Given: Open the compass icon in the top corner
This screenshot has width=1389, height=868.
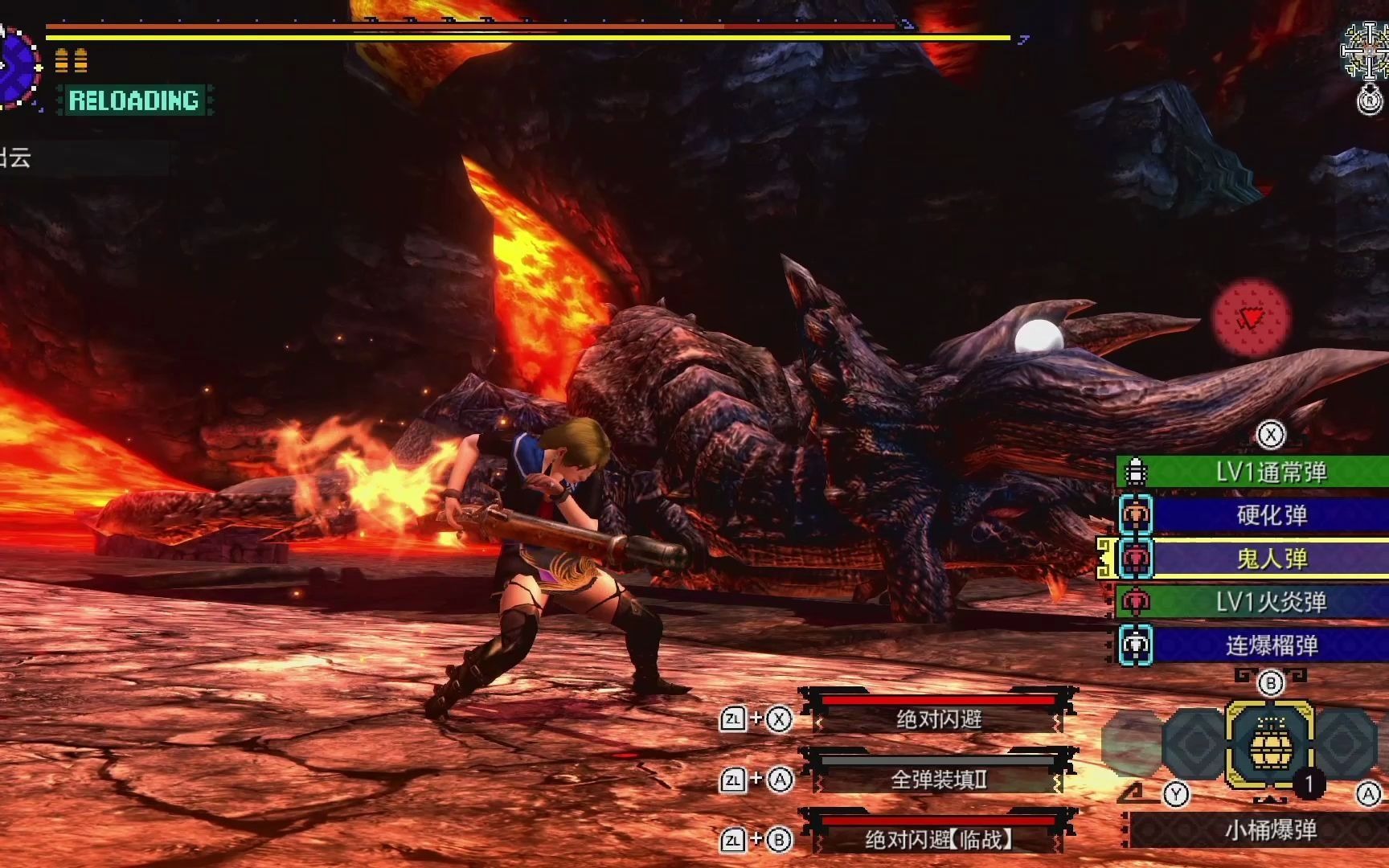Looking at the screenshot, I should pyautogui.click(x=1366, y=51).
